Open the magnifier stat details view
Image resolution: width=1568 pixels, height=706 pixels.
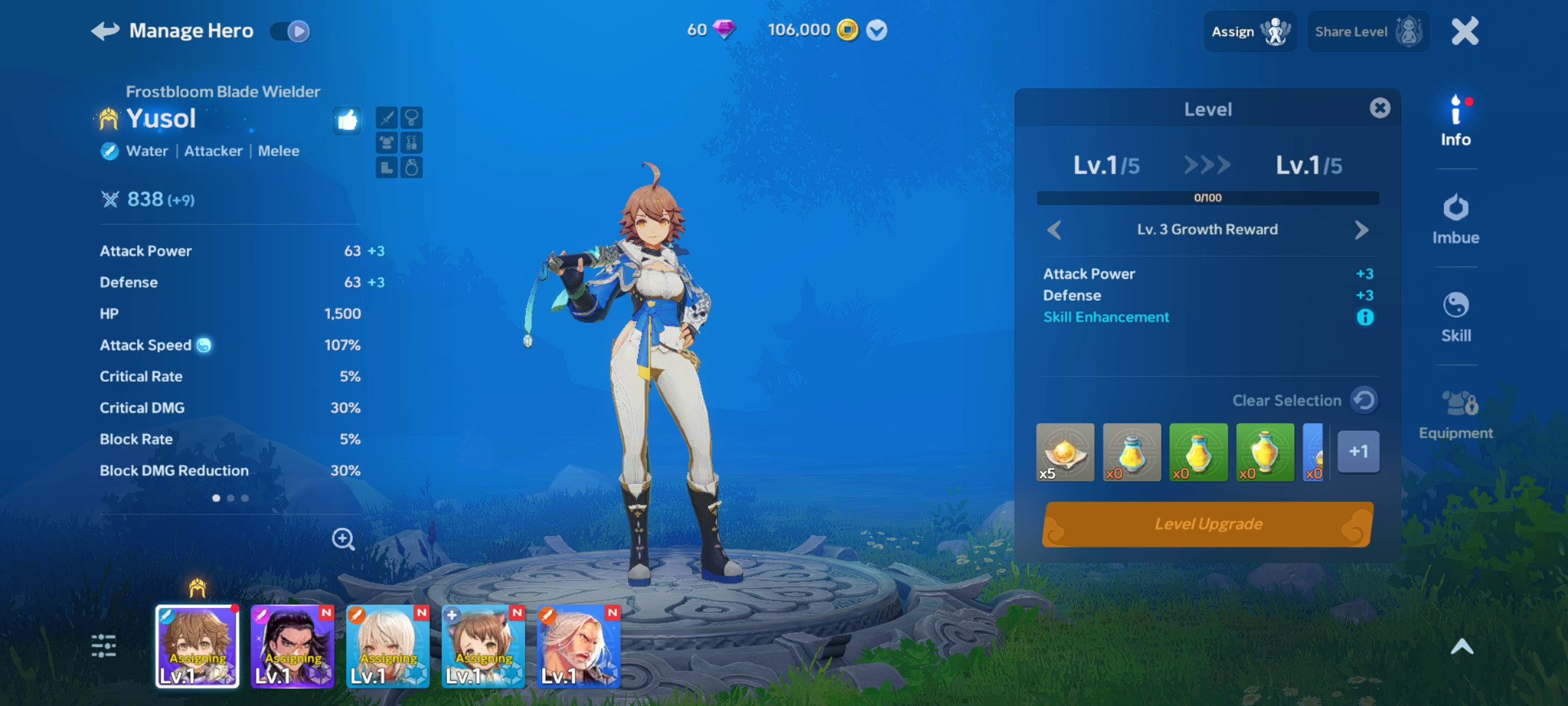pyautogui.click(x=343, y=539)
